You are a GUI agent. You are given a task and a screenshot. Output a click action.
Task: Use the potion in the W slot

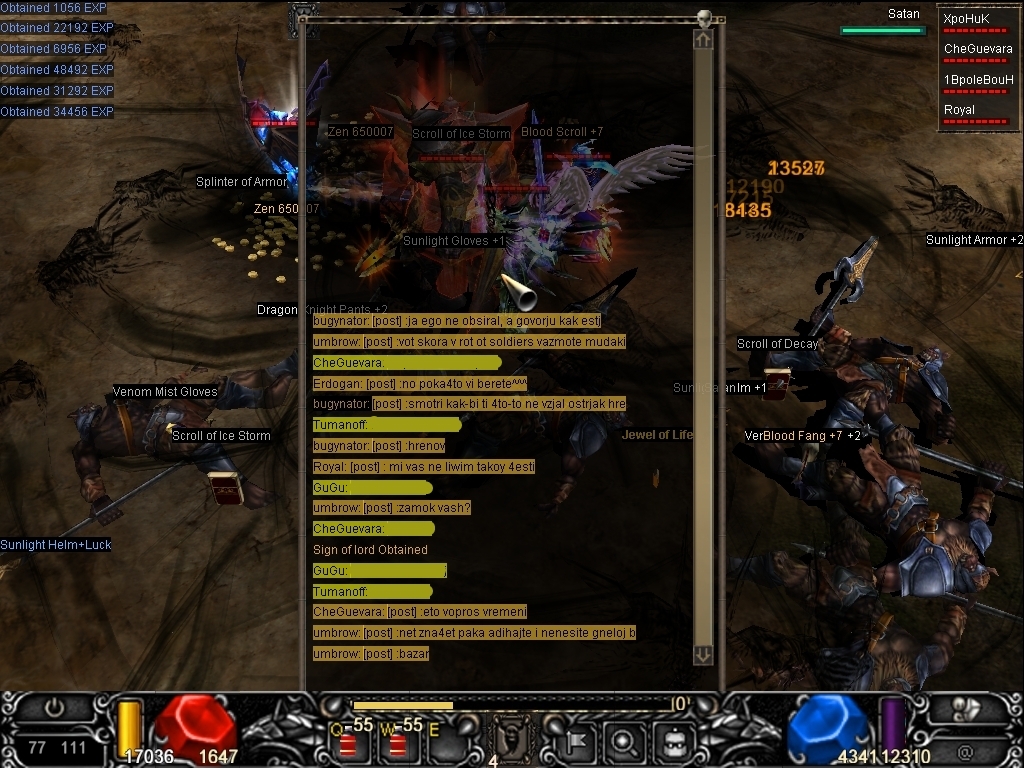[x=397, y=743]
